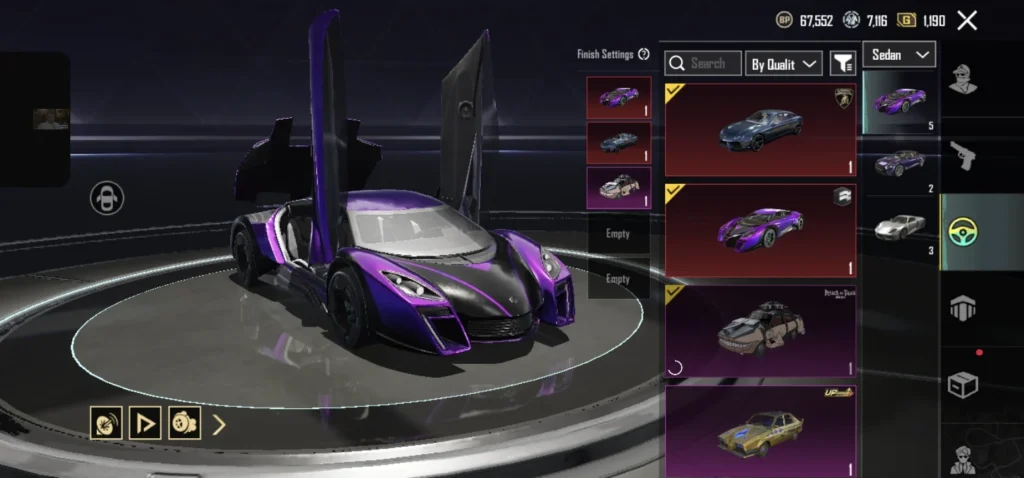The width and height of the screenshot is (1024, 478).
Task: Close the vehicle inventory screen
Action: (x=967, y=20)
